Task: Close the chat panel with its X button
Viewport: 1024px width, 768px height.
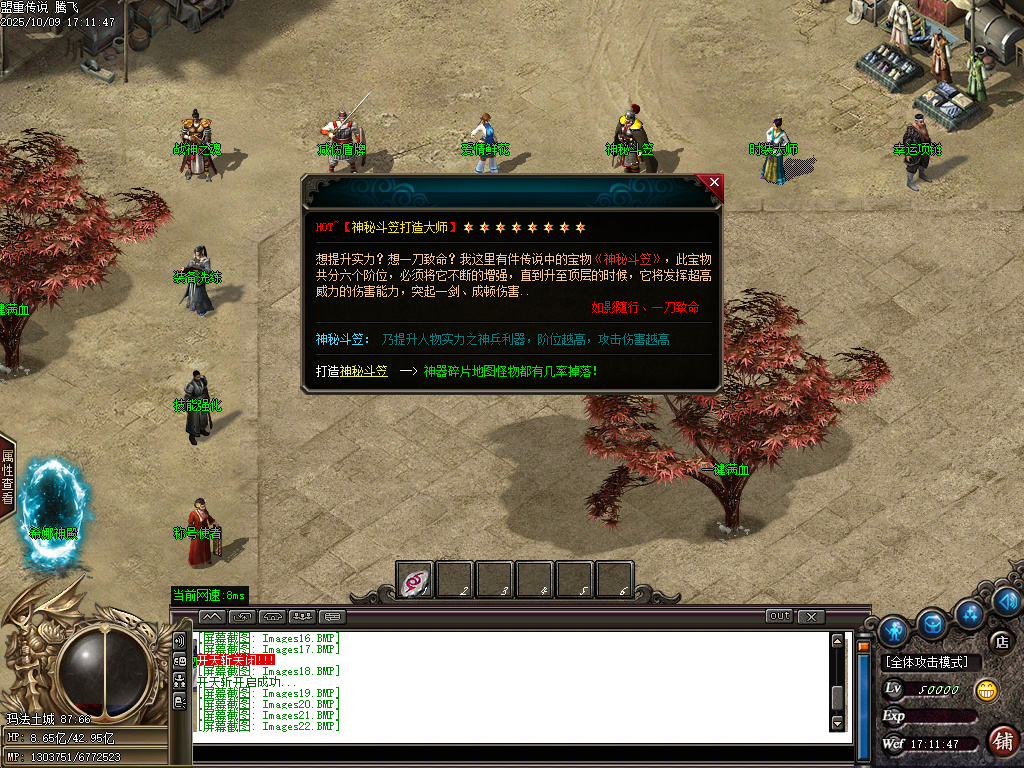Action: click(x=811, y=616)
